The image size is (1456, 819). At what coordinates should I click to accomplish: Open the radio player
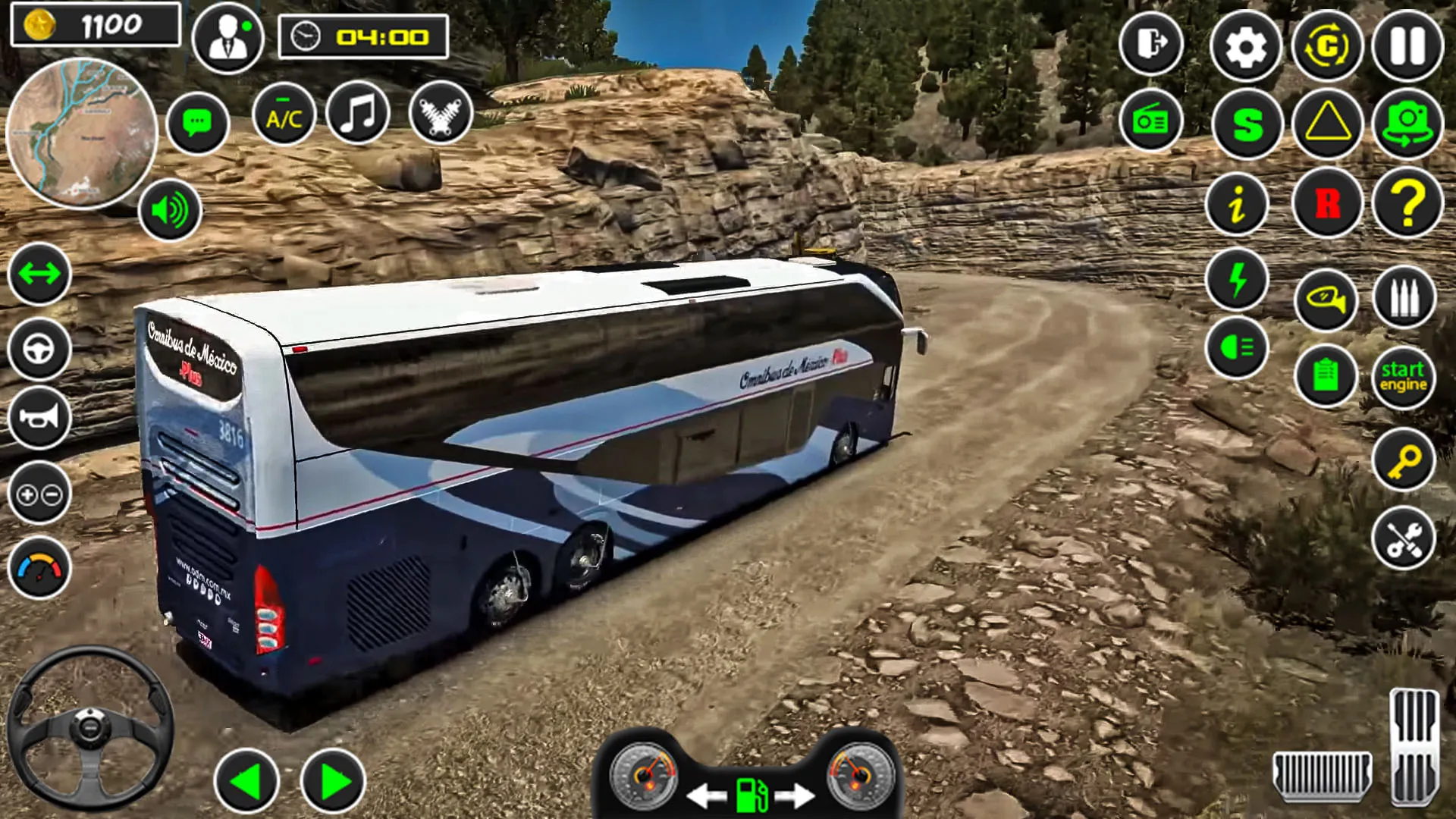[x=1150, y=121]
